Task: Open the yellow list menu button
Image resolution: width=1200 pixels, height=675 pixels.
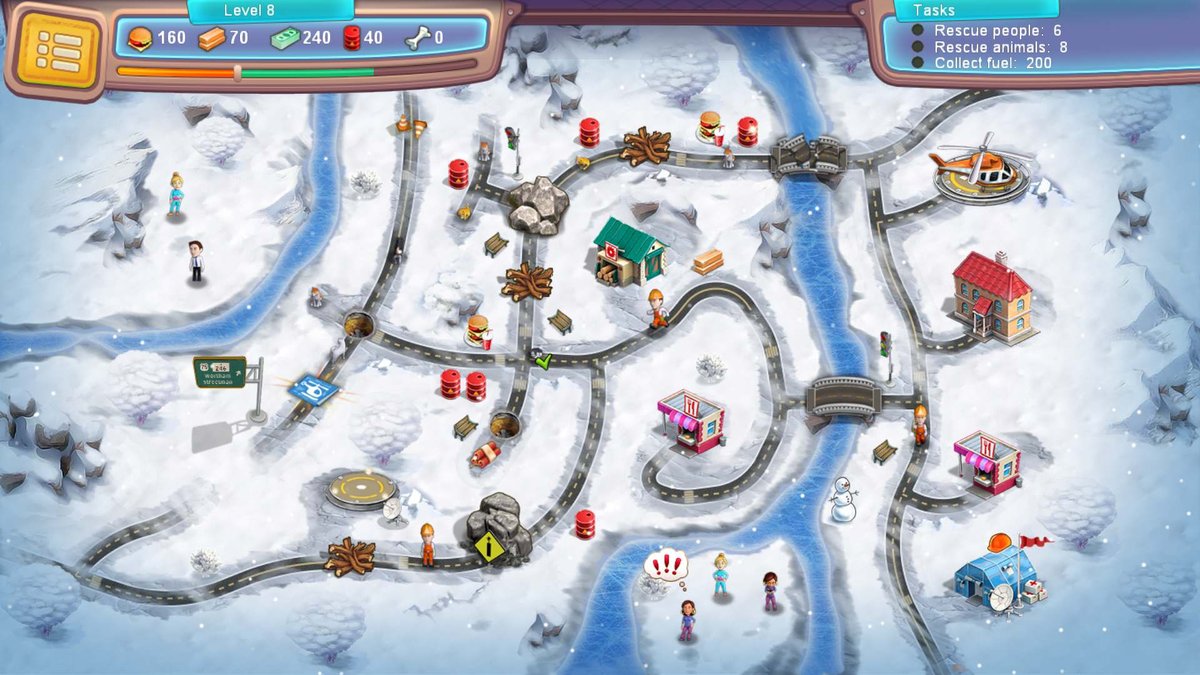Action: 59,50
